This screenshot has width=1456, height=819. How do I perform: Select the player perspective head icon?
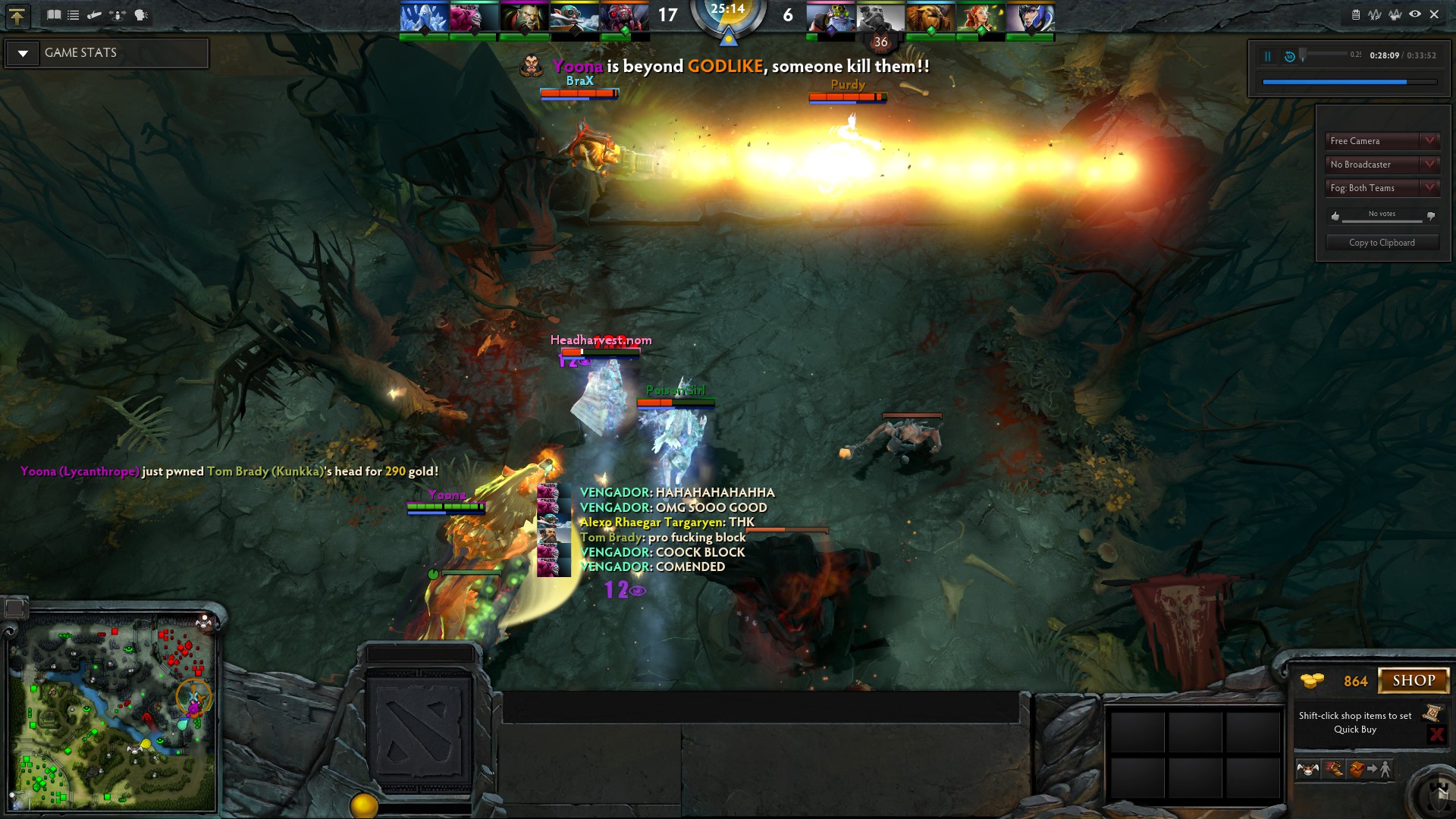point(139,14)
